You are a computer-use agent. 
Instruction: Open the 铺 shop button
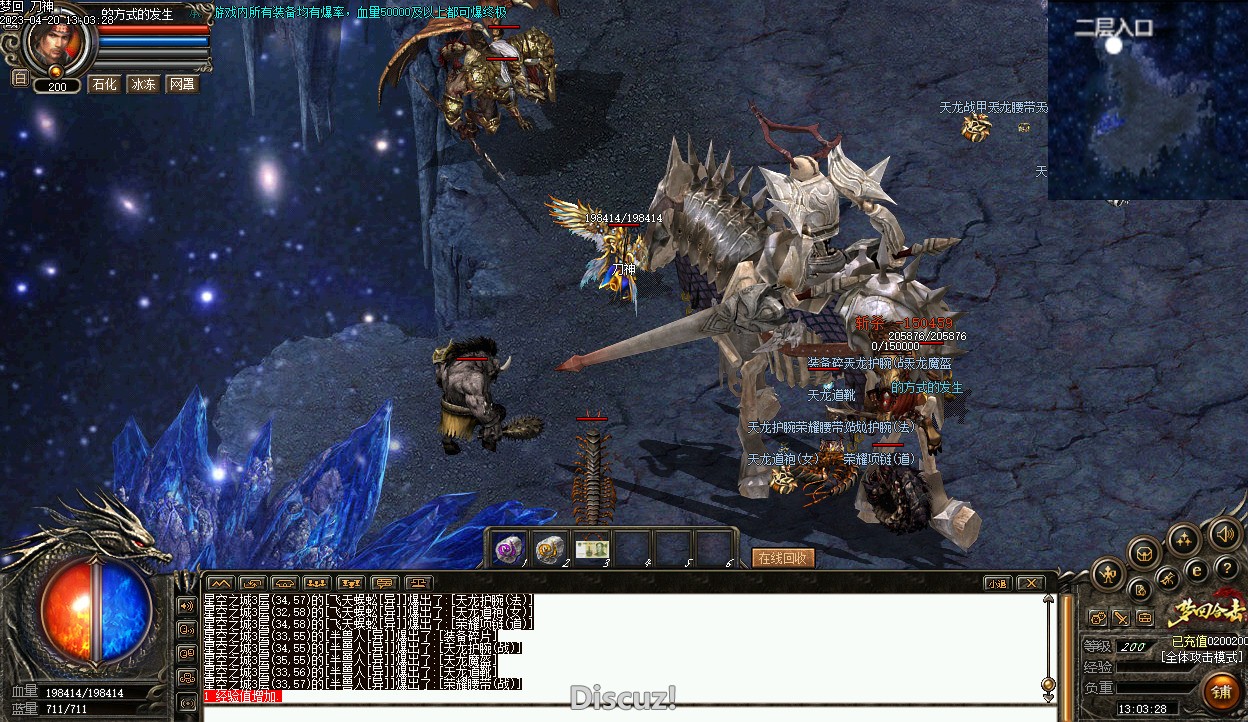point(1221,691)
